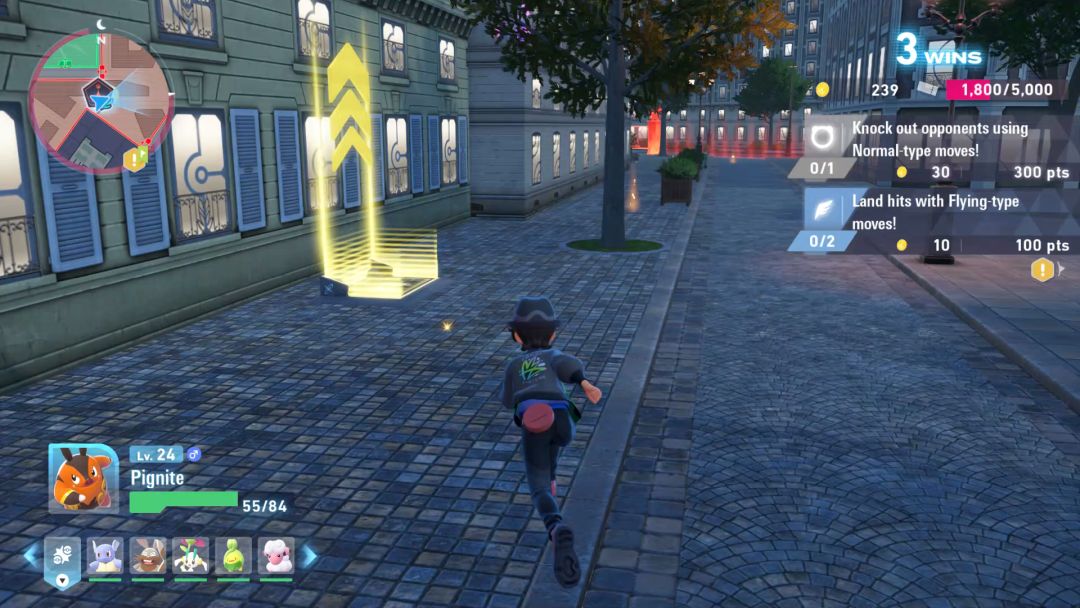
Task: Choose Bibarel from the party bar
Action: pos(148,555)
